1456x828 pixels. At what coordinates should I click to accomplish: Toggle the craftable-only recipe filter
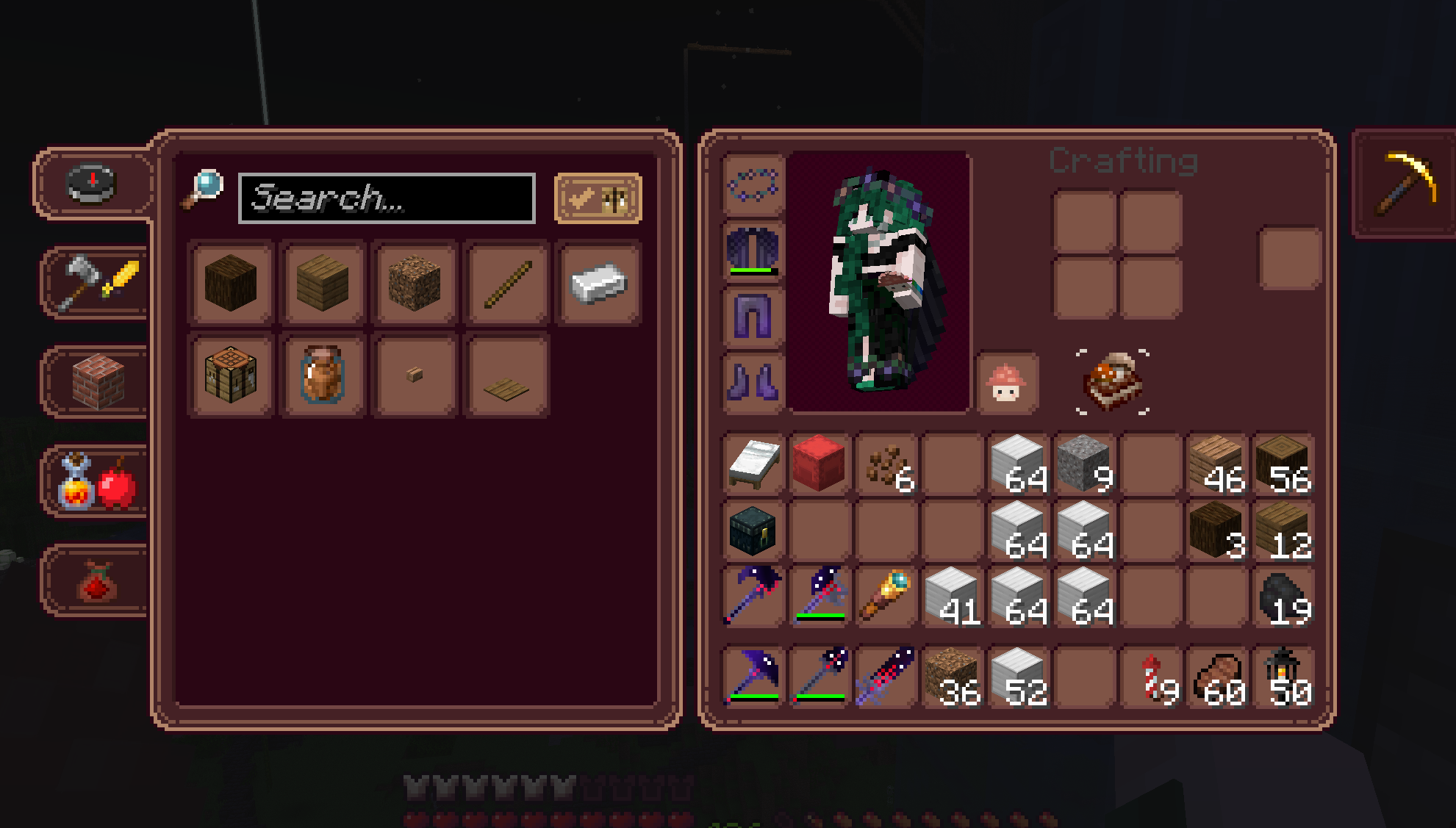point(598,198)
